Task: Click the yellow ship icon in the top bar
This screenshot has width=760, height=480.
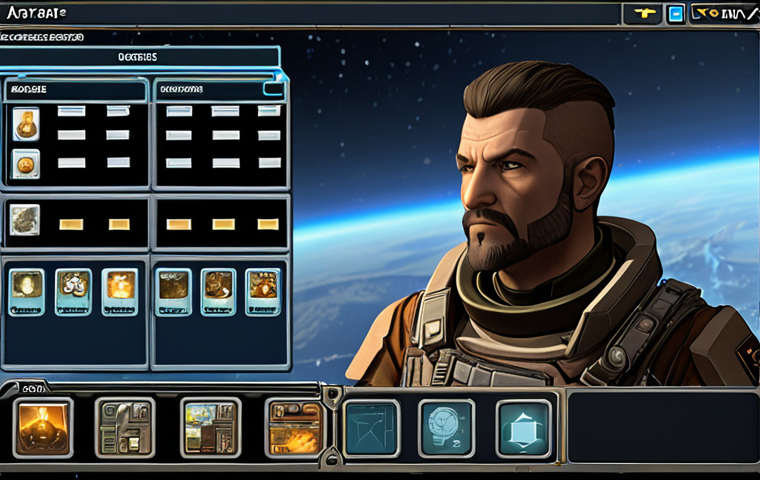Action: 642,14
